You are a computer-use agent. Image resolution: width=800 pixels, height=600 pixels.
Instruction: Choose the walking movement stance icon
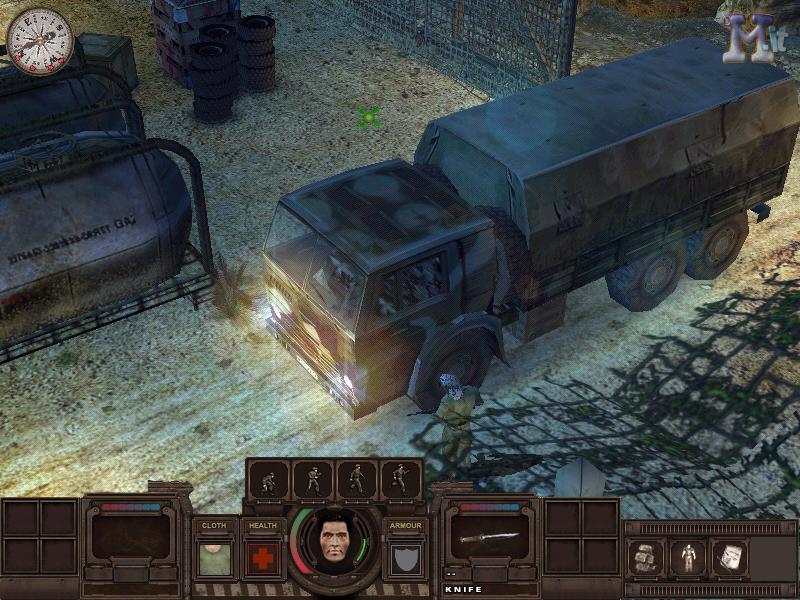point(357,480)
